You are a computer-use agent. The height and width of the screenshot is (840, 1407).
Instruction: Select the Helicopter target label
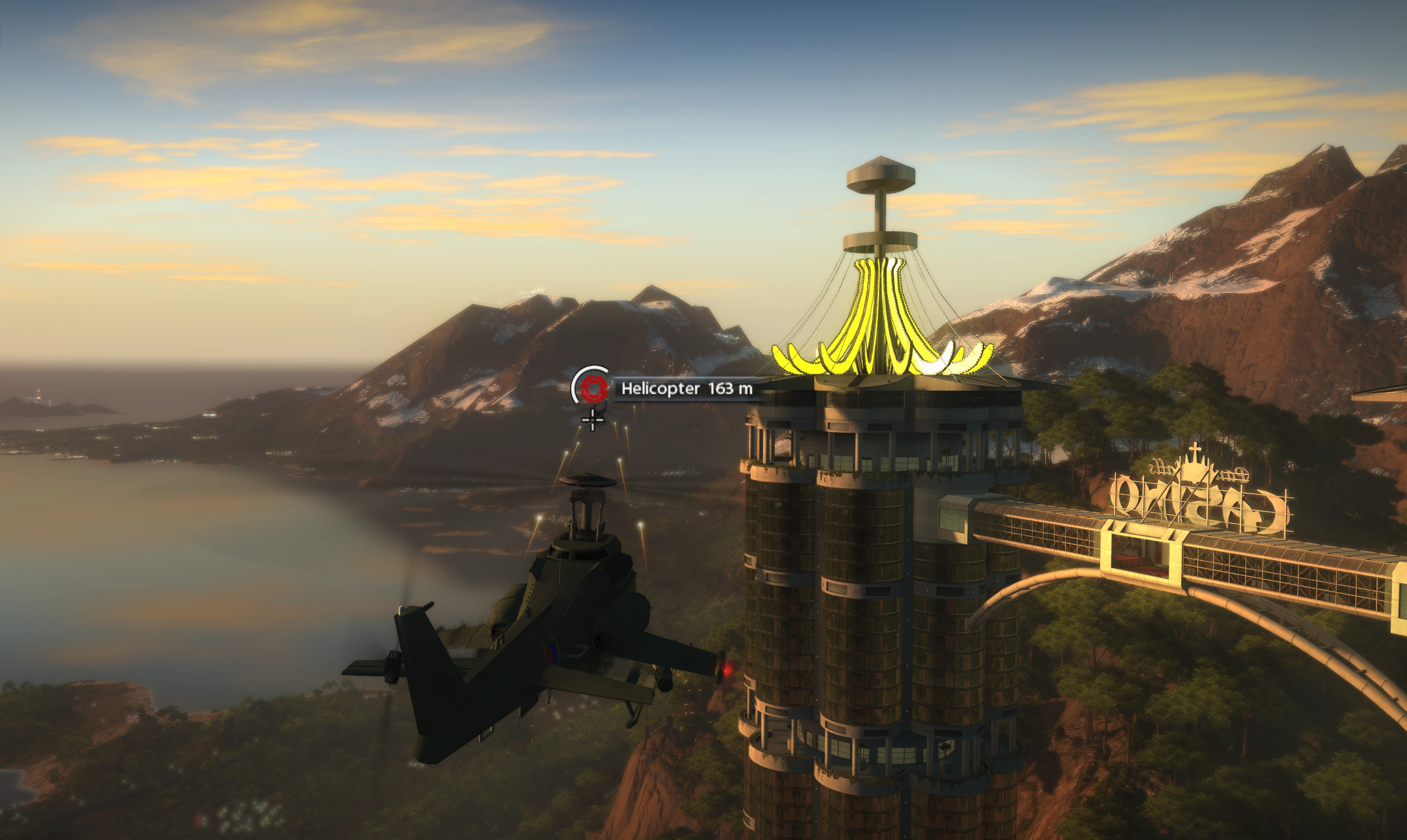(x=686, y=388)
